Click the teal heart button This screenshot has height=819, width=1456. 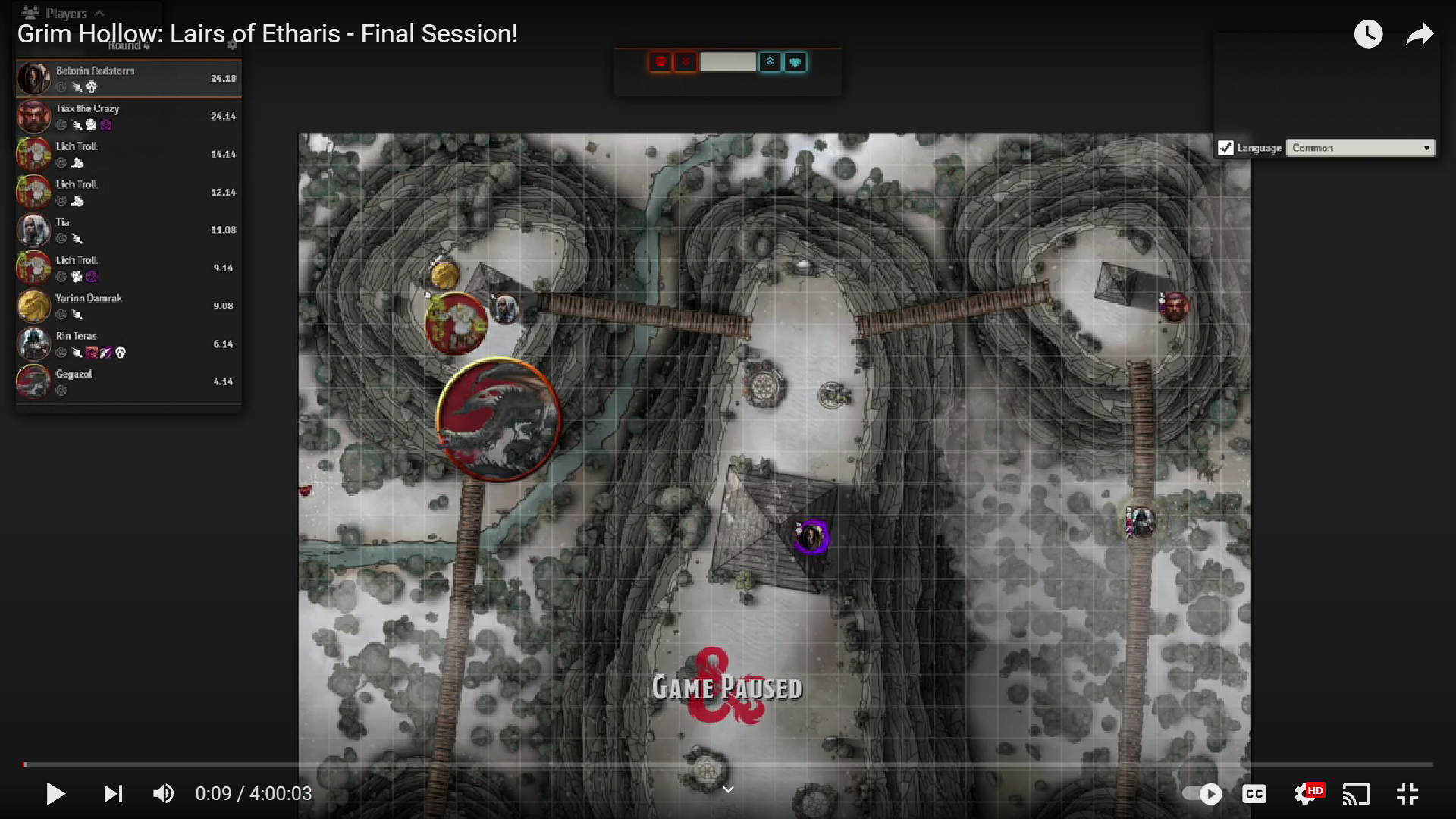(x=795, y=62)
